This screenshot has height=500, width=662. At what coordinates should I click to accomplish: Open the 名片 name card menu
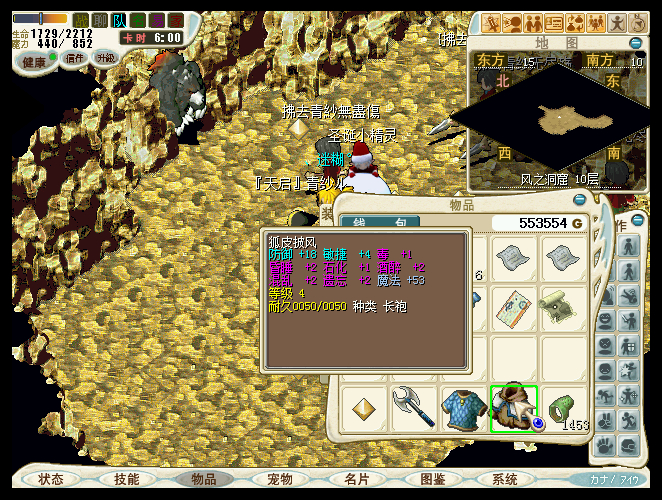356,479
